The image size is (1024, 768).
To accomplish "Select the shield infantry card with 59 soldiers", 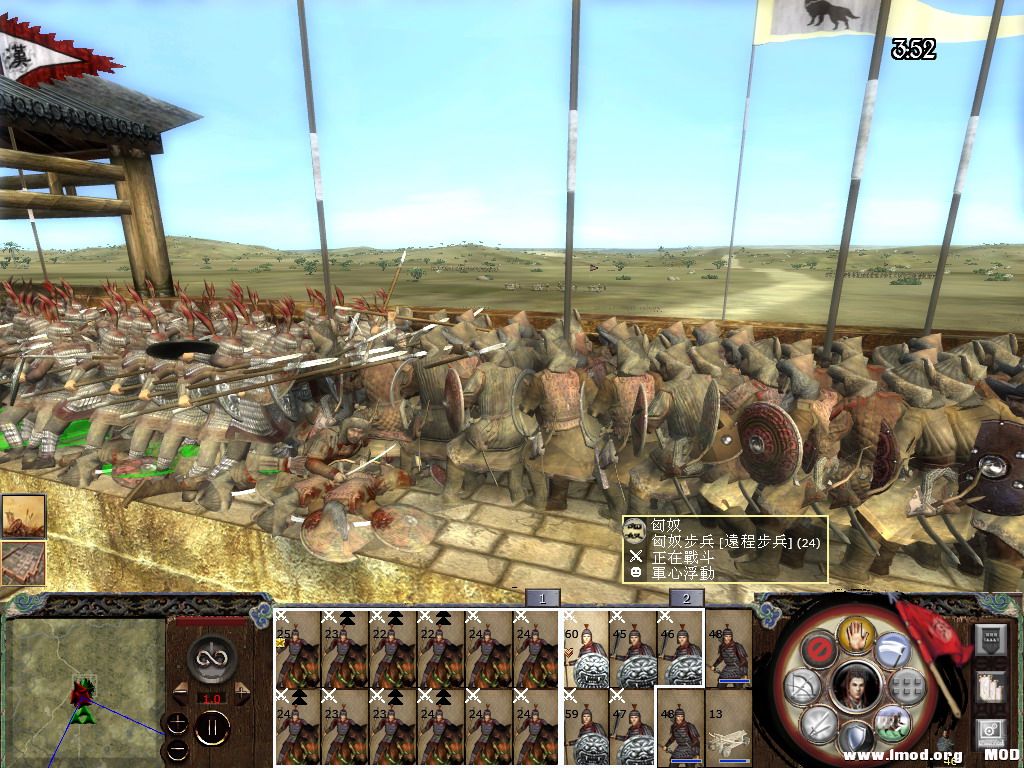I will click(585, 727).
